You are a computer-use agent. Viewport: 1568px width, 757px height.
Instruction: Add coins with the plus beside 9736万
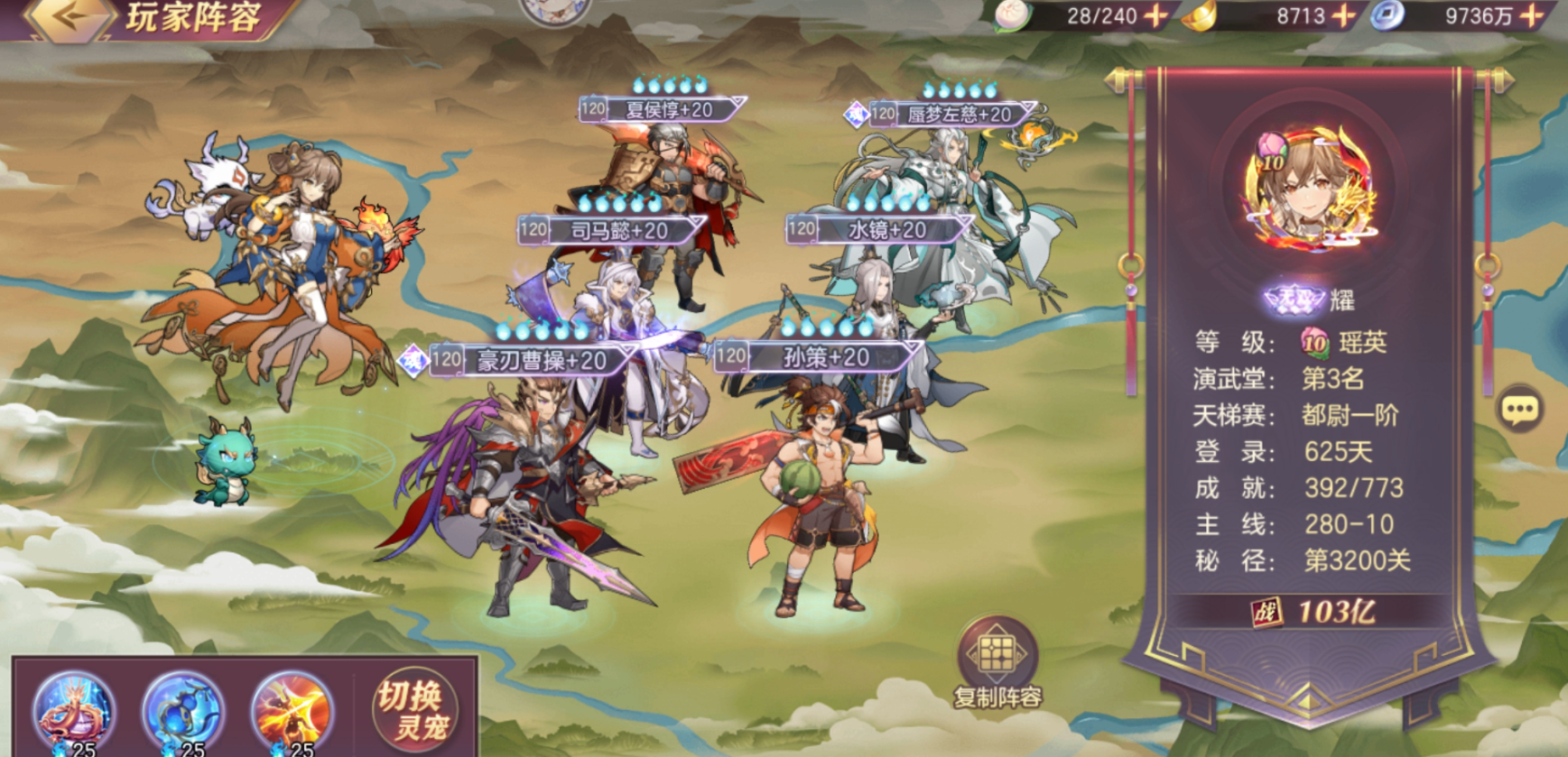pyautogui.click(x=1532, y=15)
